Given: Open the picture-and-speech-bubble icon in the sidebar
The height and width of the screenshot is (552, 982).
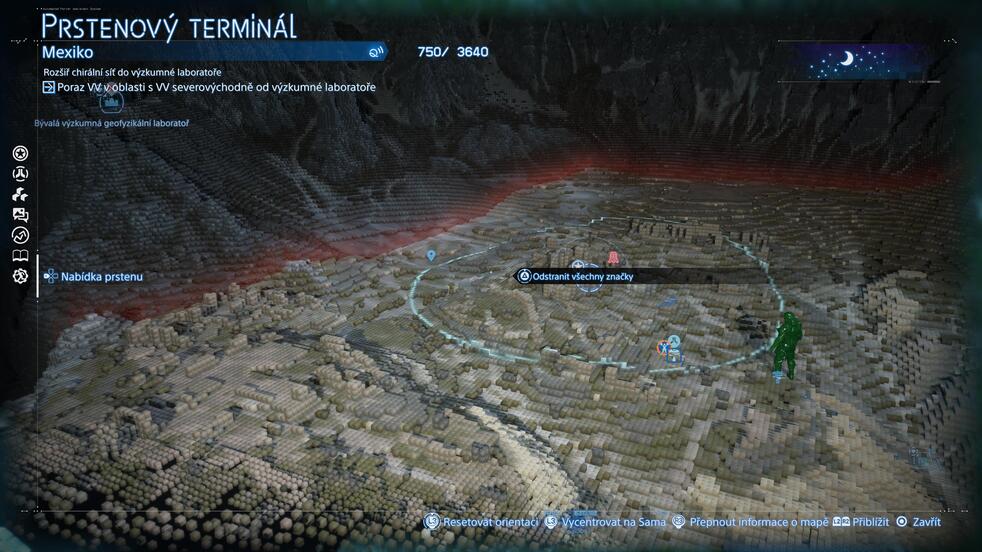Looking at the screenshot, I should tap(20, 214).
